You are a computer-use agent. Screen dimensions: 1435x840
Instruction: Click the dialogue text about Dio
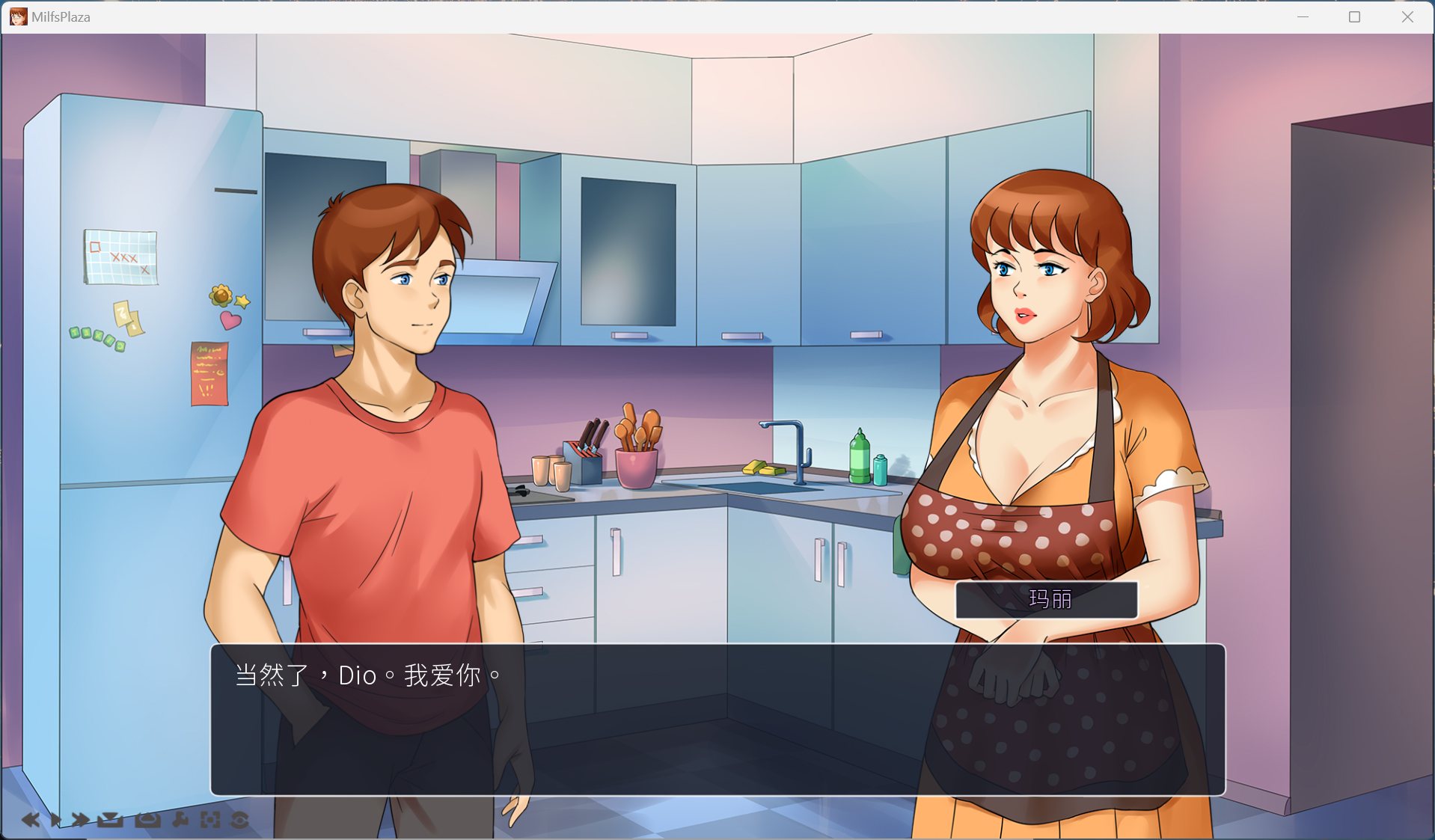(x=365, y=674)
